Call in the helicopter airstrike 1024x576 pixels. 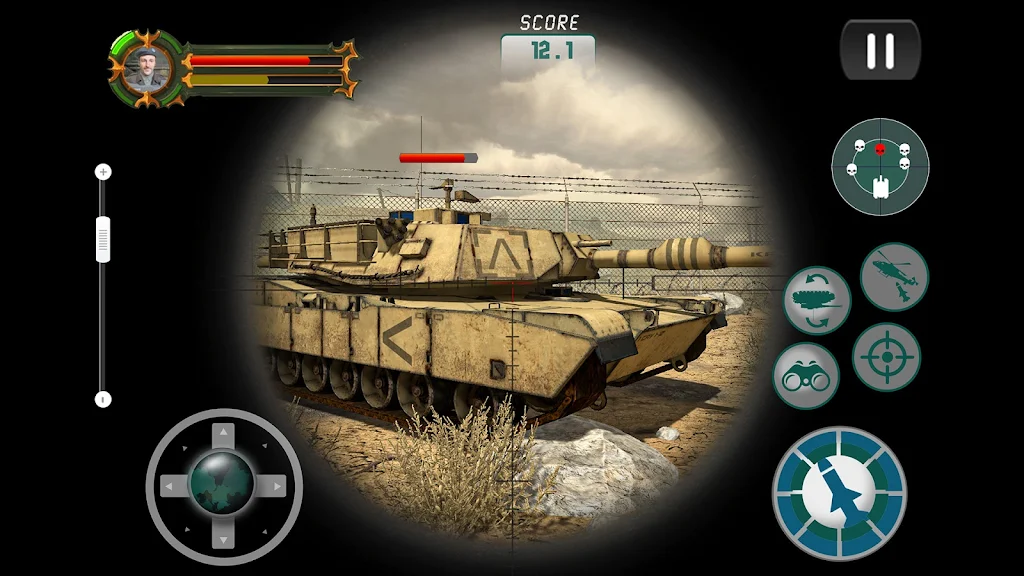click(x=894, y=277)
